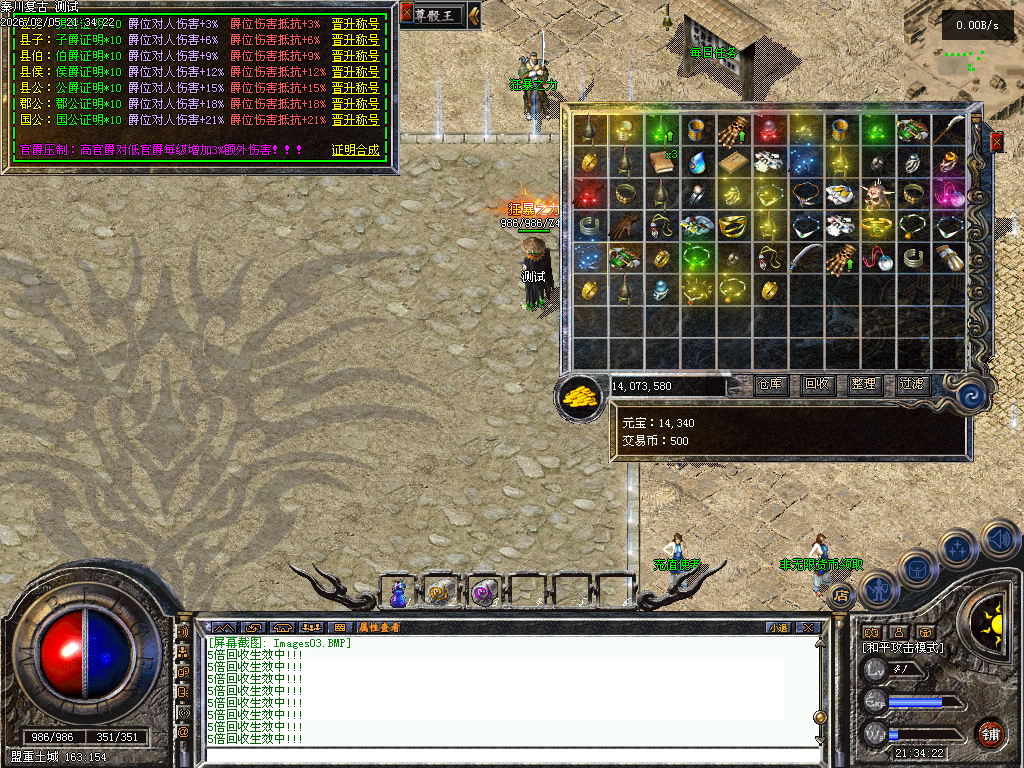Open the 过滤 filter option
Screen dimensions: 1024x768
[911, 385]
